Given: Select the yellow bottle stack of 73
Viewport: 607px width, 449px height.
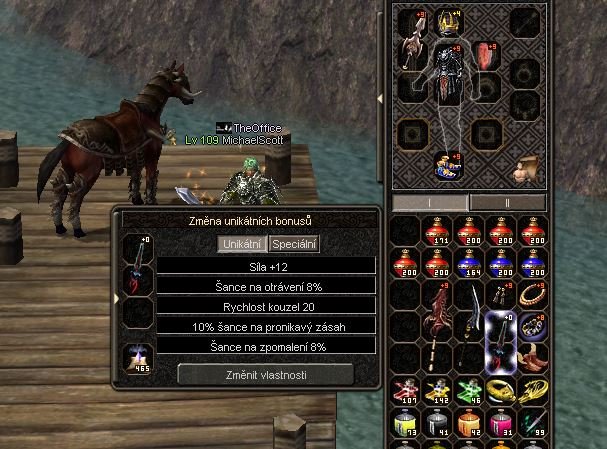Looking at the screenshot, I should [x=406, y=424].
